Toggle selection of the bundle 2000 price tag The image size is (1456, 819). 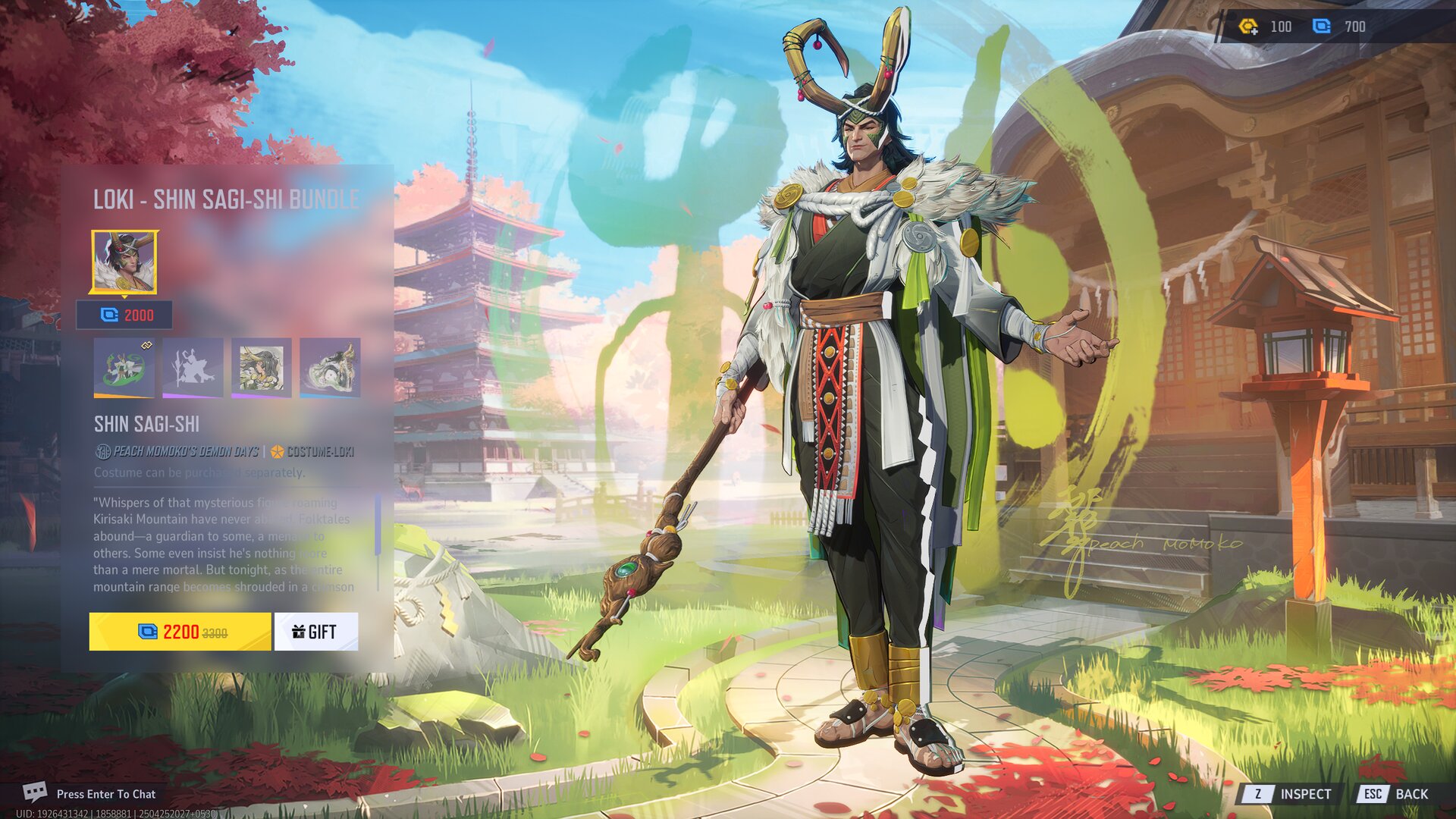tap(124, 316)
